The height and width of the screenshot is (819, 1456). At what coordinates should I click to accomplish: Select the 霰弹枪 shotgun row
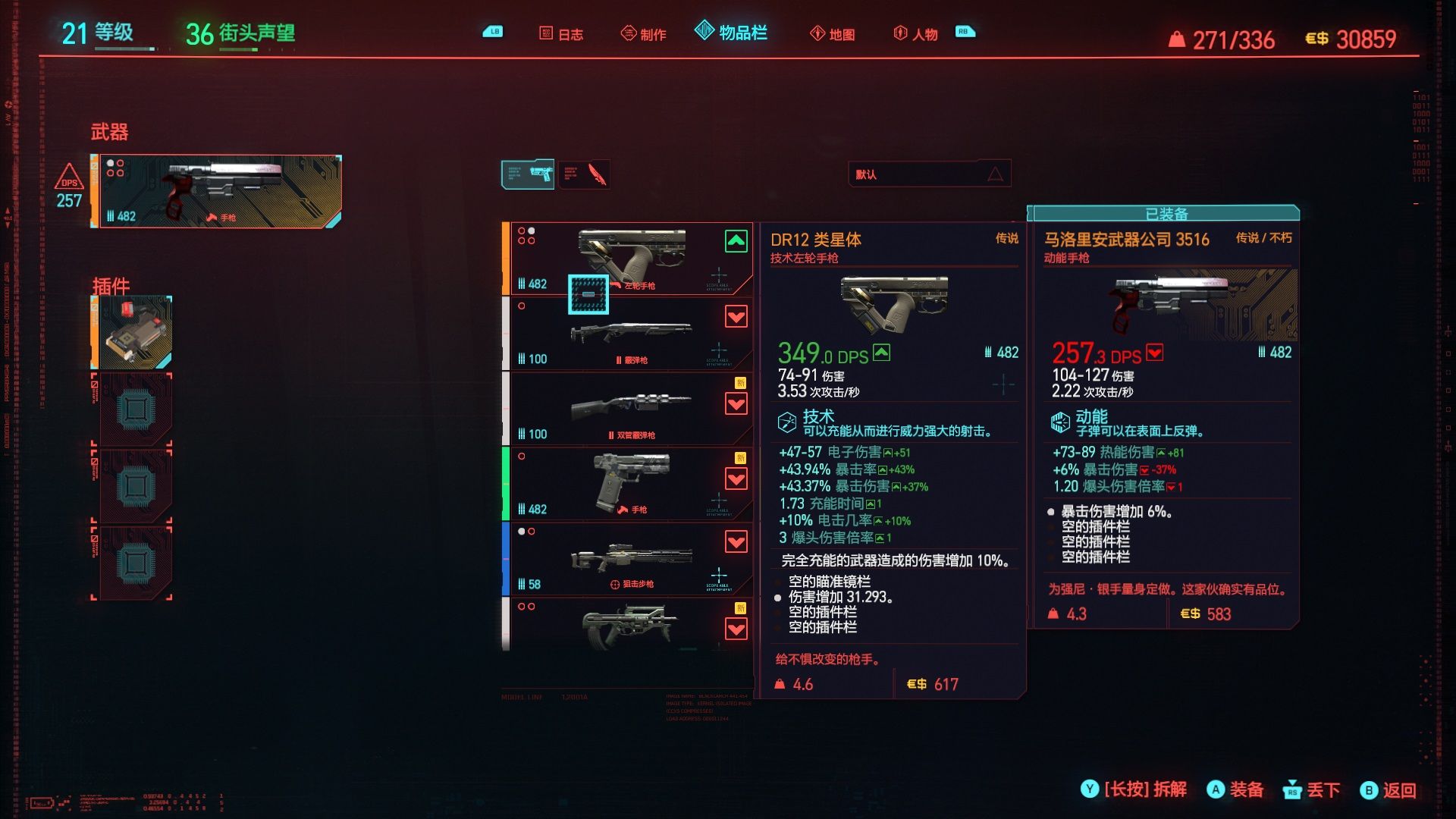tap(629, 334)
